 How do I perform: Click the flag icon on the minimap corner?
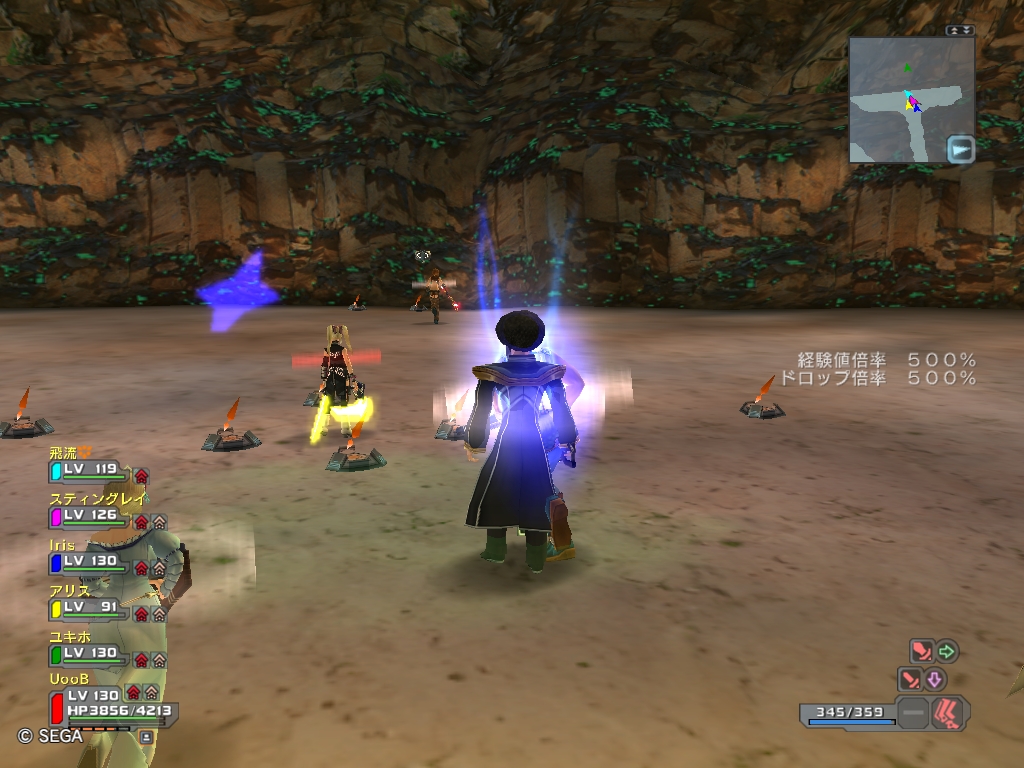point(960,149)
